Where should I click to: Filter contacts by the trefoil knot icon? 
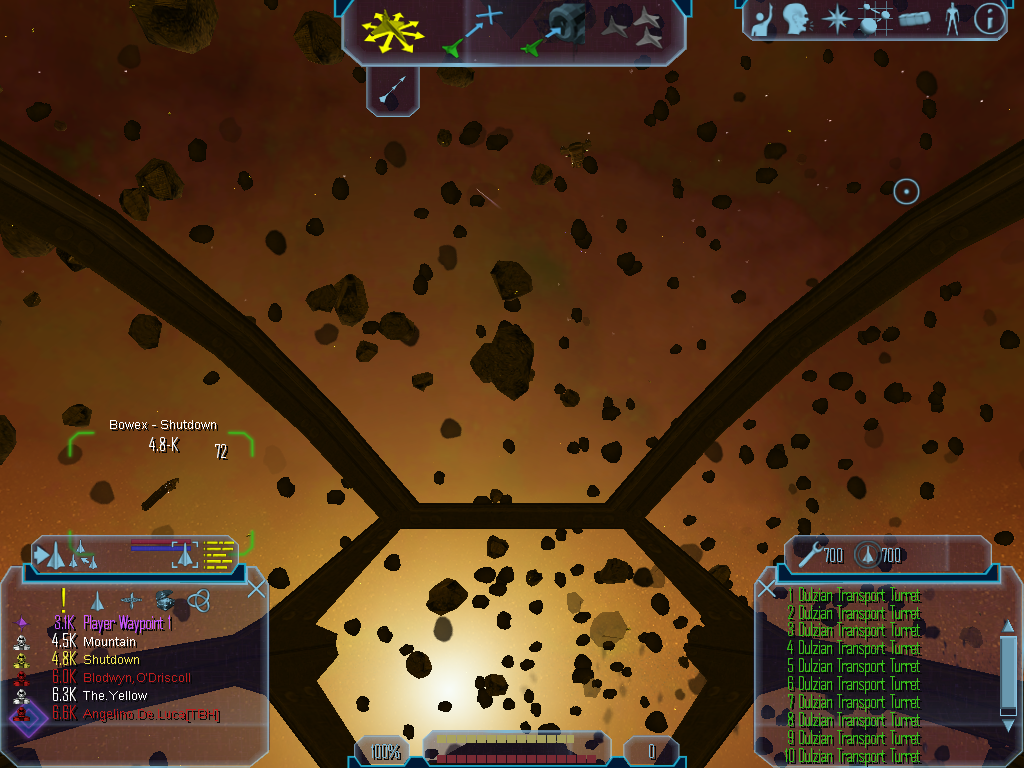coord(198,599)
